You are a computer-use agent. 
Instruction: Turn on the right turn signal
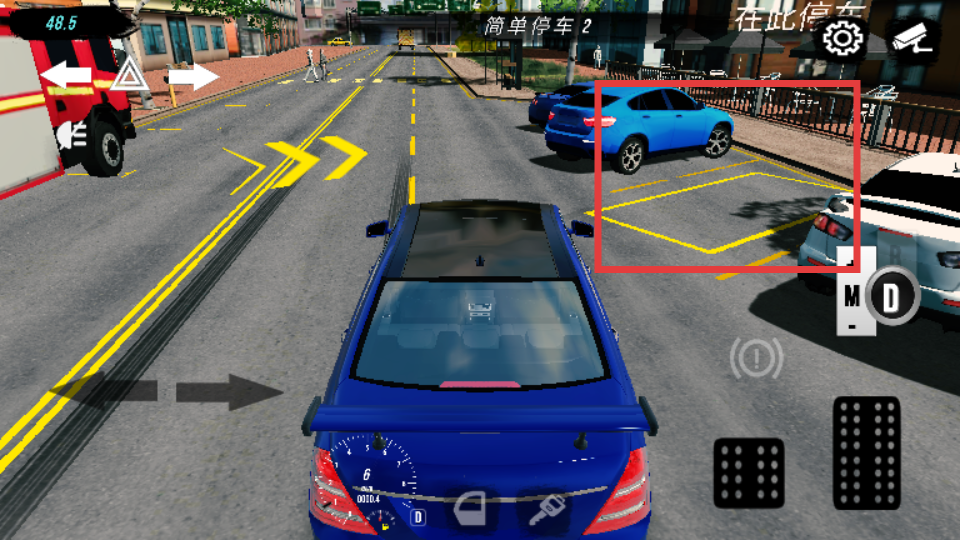point(193,75)
